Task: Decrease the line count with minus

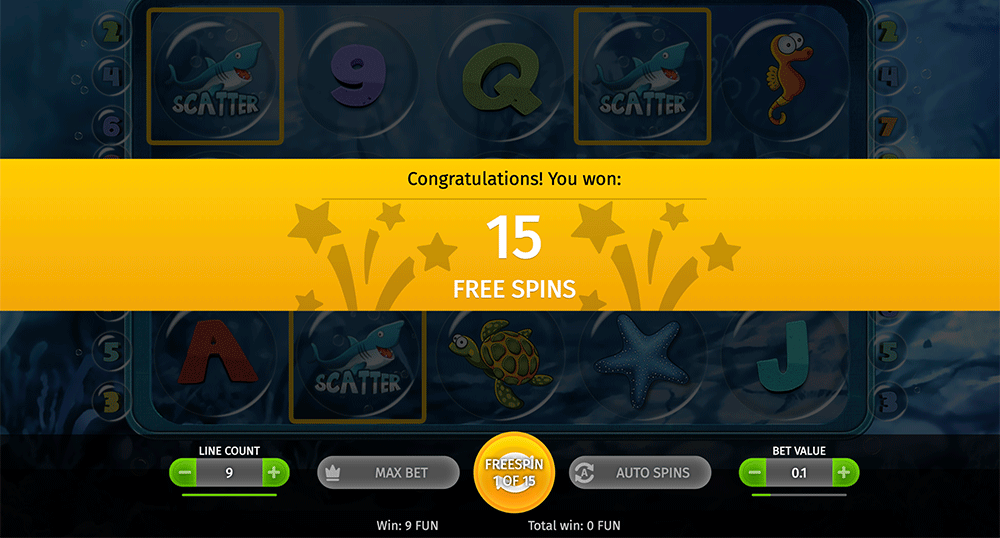Action: click(183, 472)
